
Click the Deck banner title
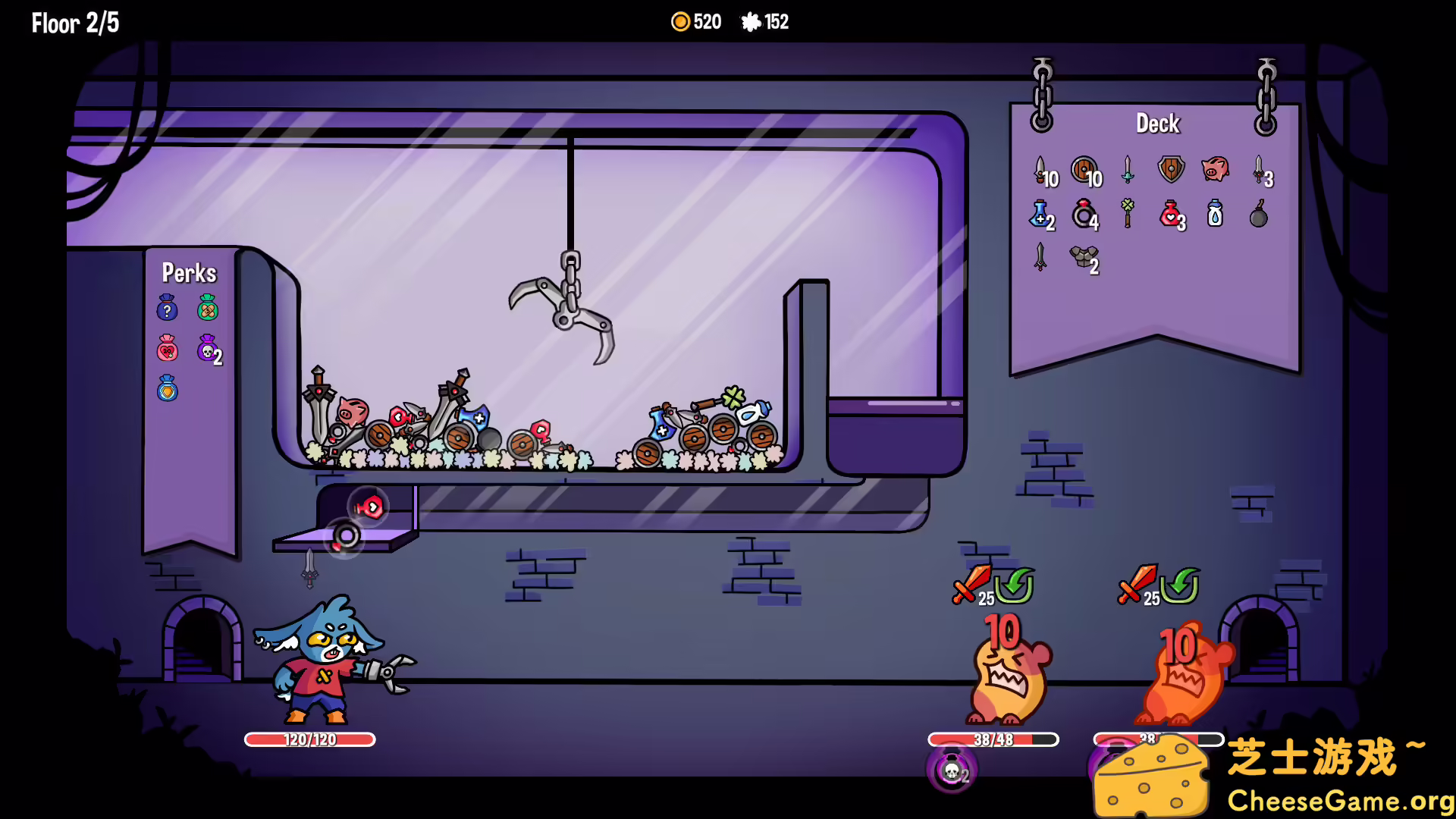coord(1158,124)
